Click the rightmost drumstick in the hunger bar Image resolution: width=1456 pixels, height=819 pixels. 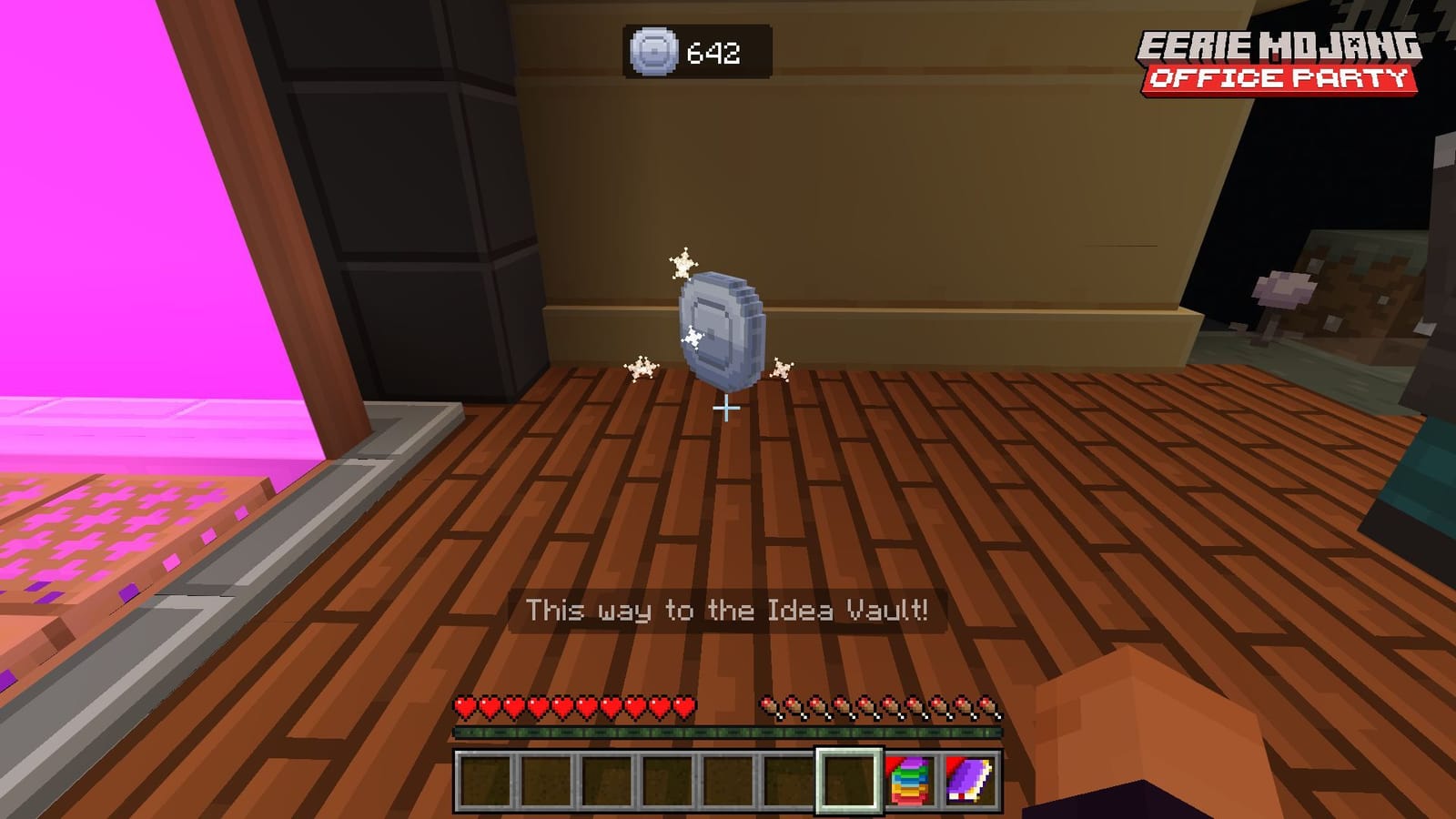[988, 703]
